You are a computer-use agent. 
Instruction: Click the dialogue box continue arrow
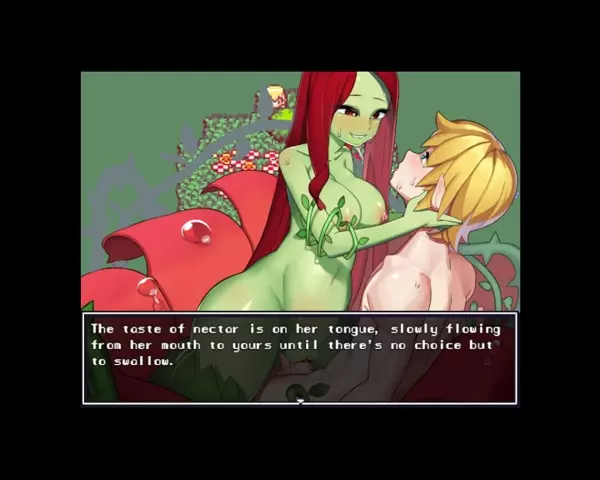coord(300,401)
